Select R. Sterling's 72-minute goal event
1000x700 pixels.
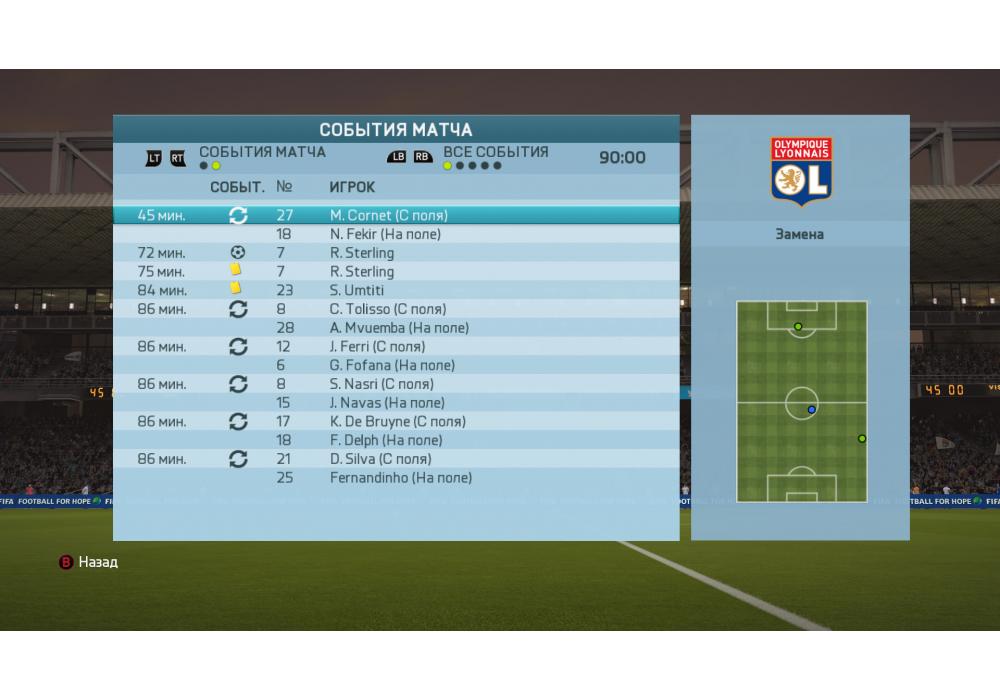tap(395, 253)
